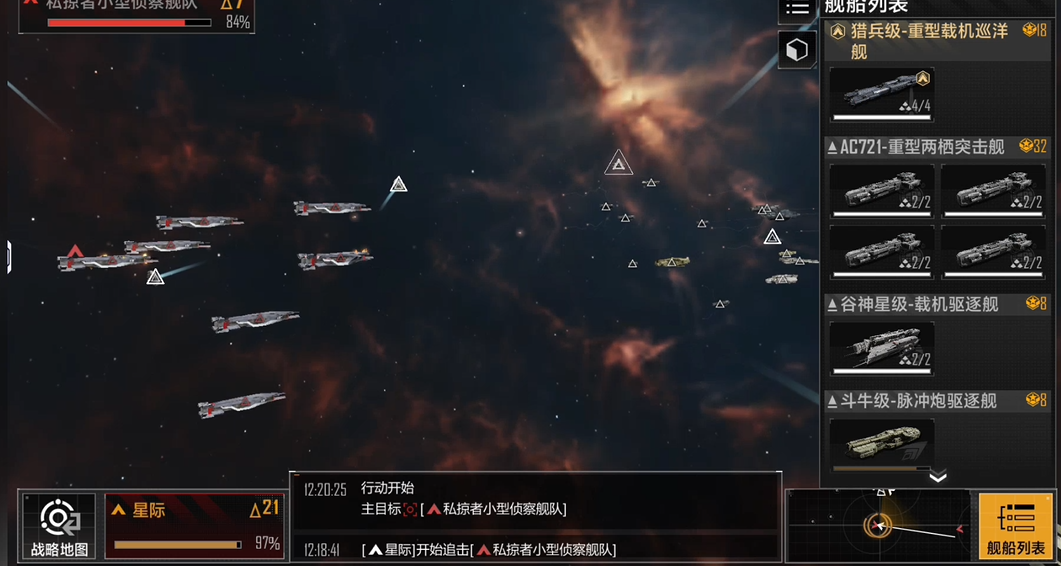Toggle the 3D cube view icon

tap(797, 50)
